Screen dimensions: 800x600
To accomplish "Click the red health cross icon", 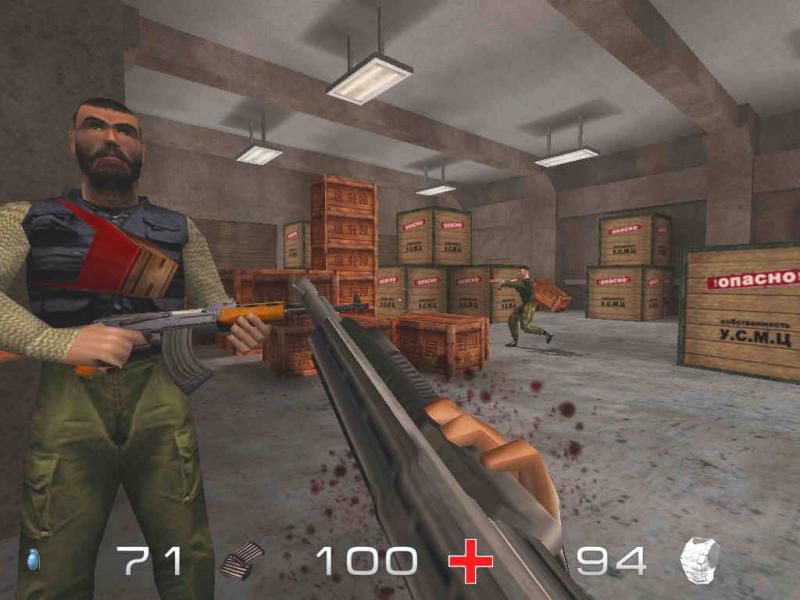I will point(470,561).
